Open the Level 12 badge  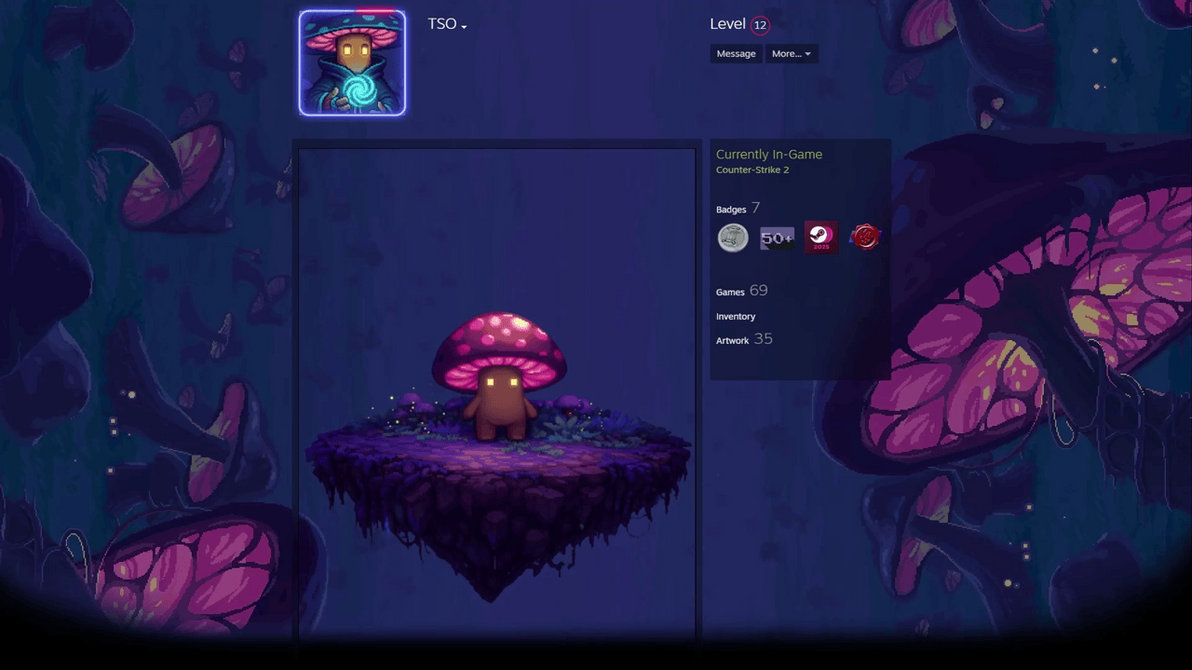point(760,25)
